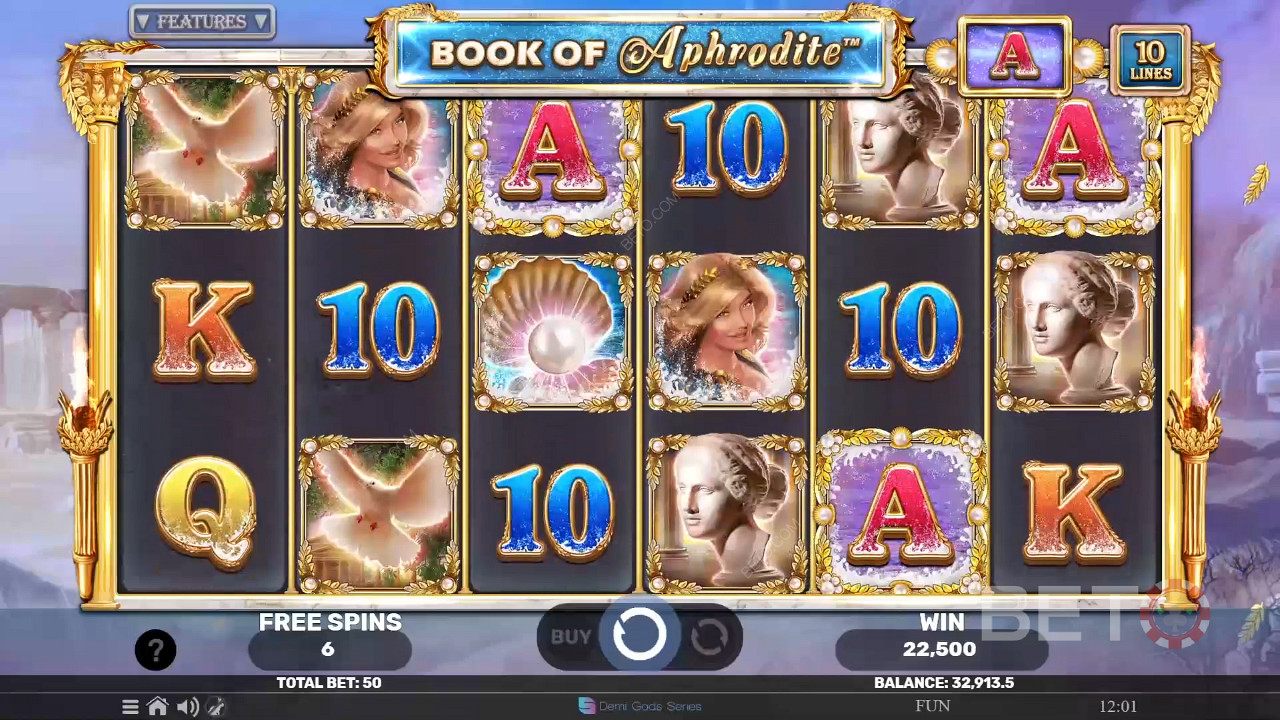The width and height of the screenshot is (1280, 720).
Task: Toggle the turbo rabbit icon
Action: point(215,707)
